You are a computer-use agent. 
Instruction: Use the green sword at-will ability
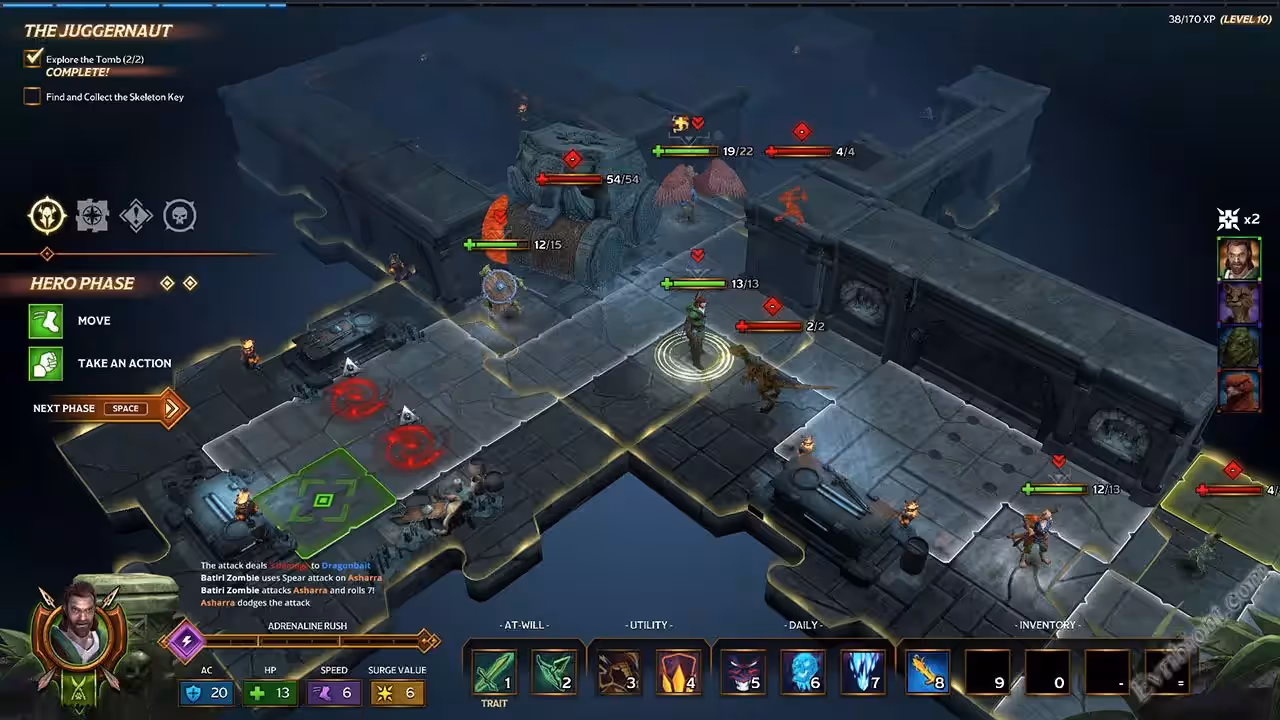pos(494,671)
